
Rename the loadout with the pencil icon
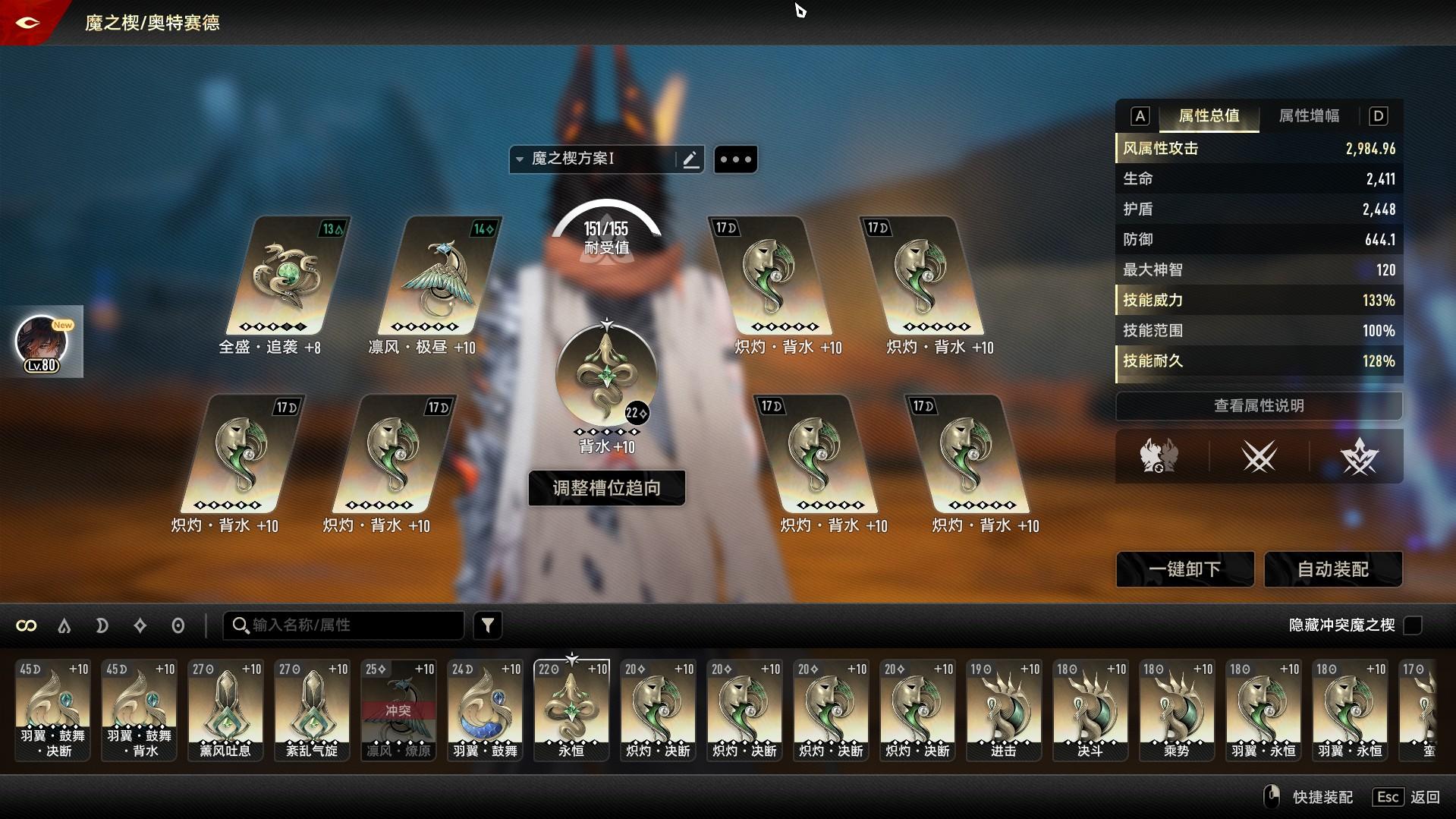pos(690,159)
